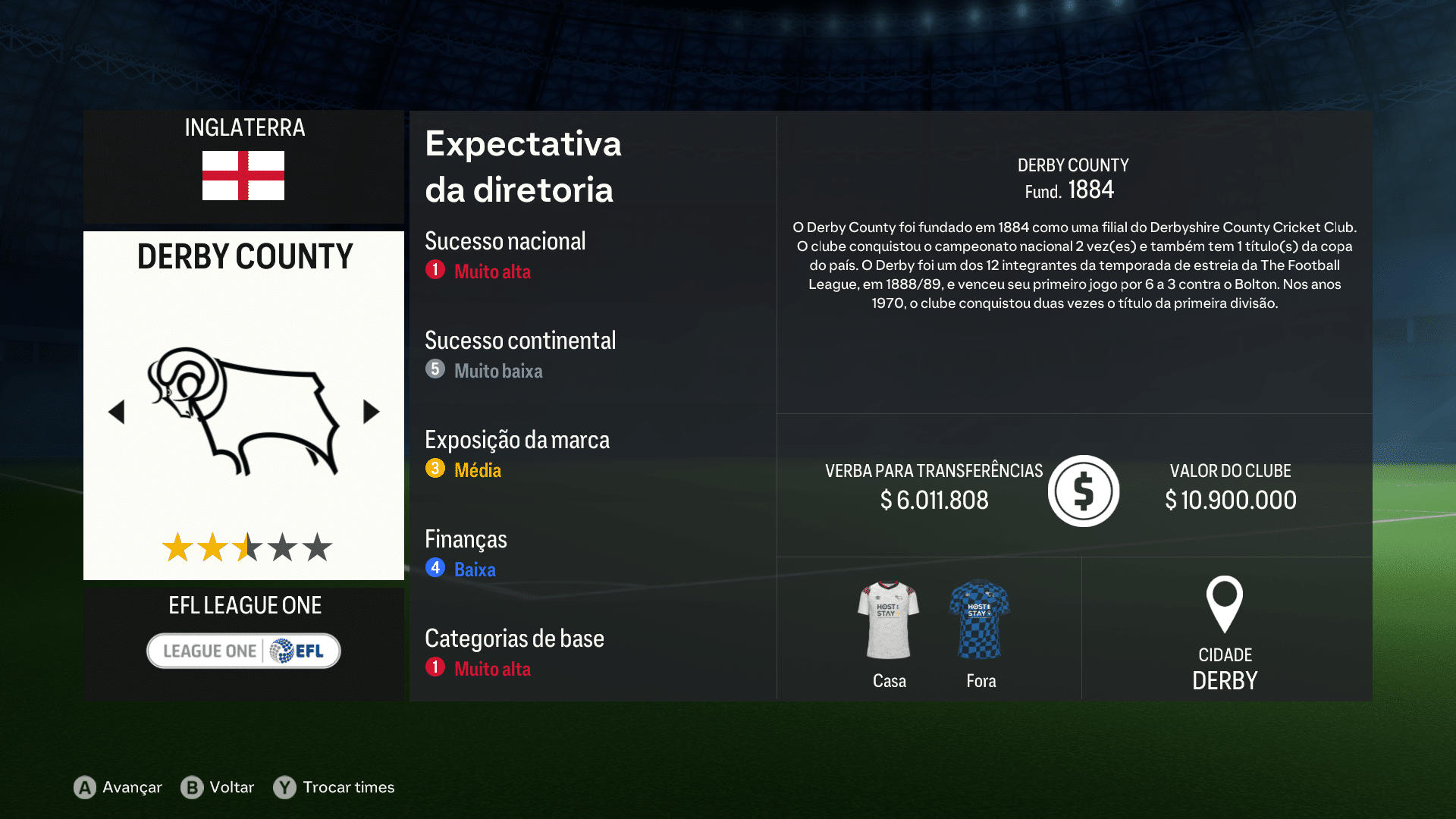Select the Casa home kit thumbnail
The height and width of the screenshot is (819, 1456).
pyautogui.click(x=888, y=620)
